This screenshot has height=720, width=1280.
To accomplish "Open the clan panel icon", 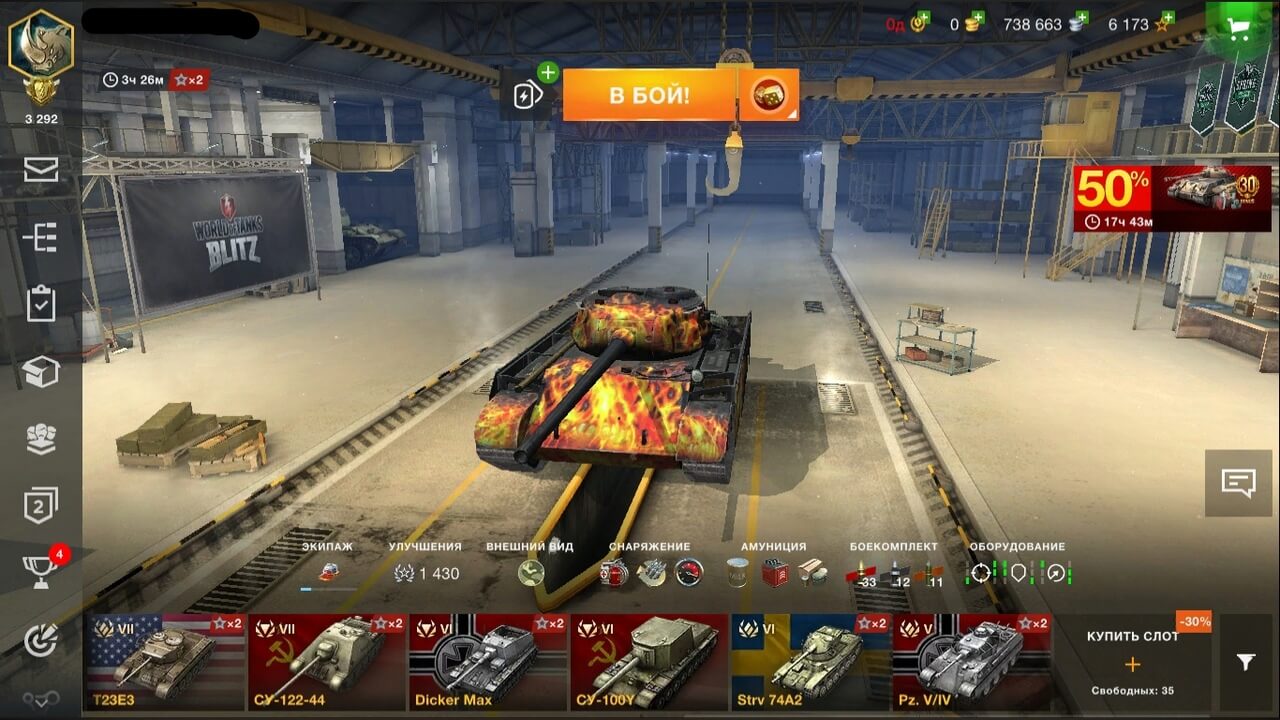I will [x=40, y=435].
